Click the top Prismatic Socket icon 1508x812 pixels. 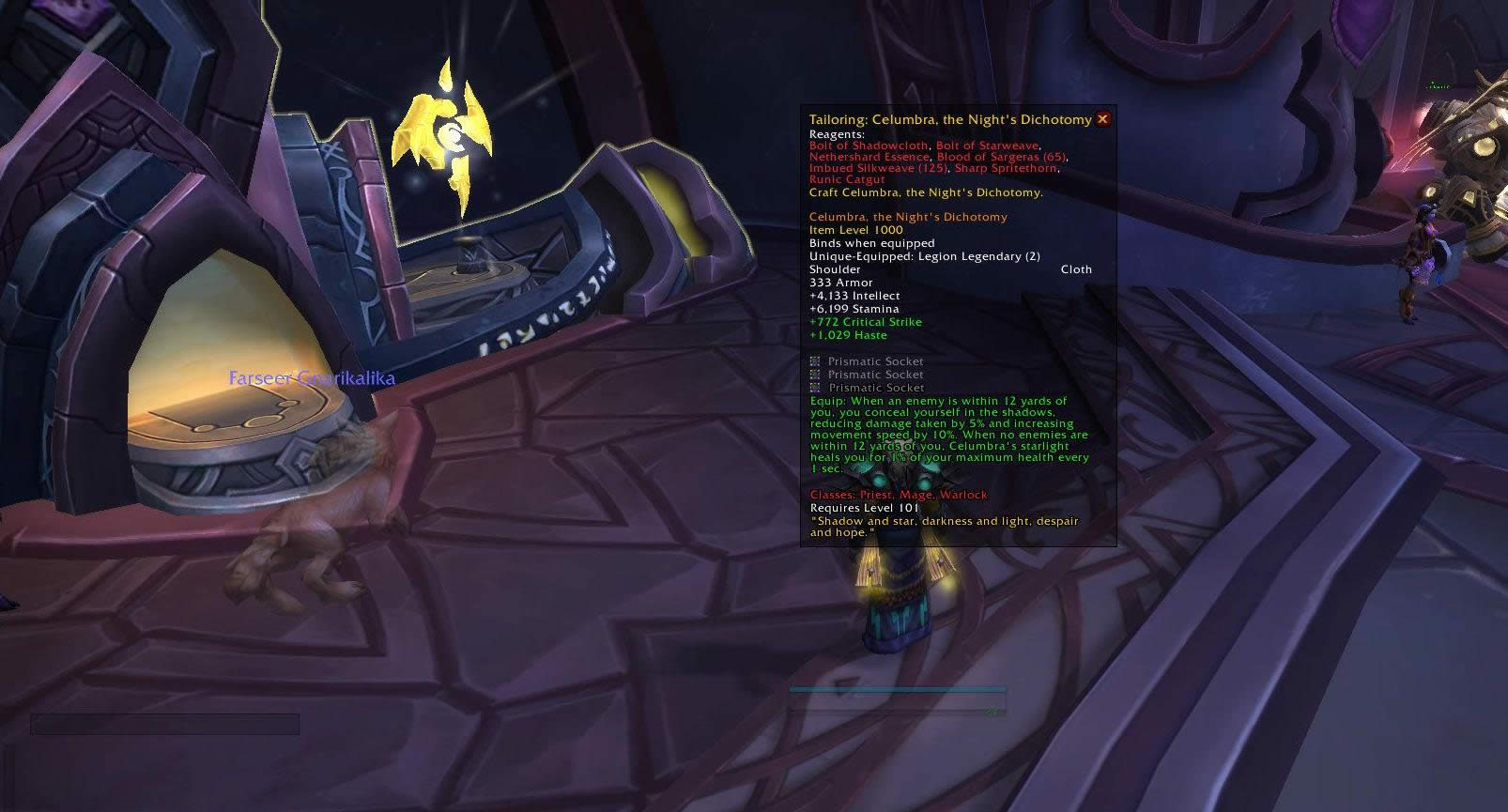(x=815, y=360)
